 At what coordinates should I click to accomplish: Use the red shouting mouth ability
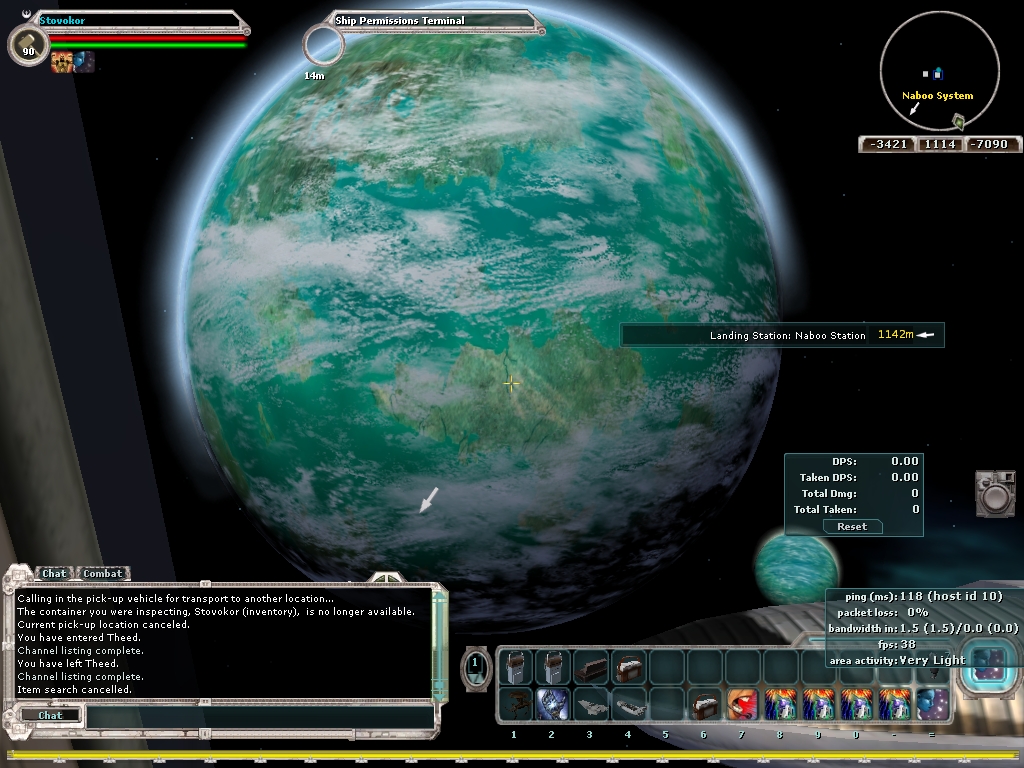coord(741,704)
